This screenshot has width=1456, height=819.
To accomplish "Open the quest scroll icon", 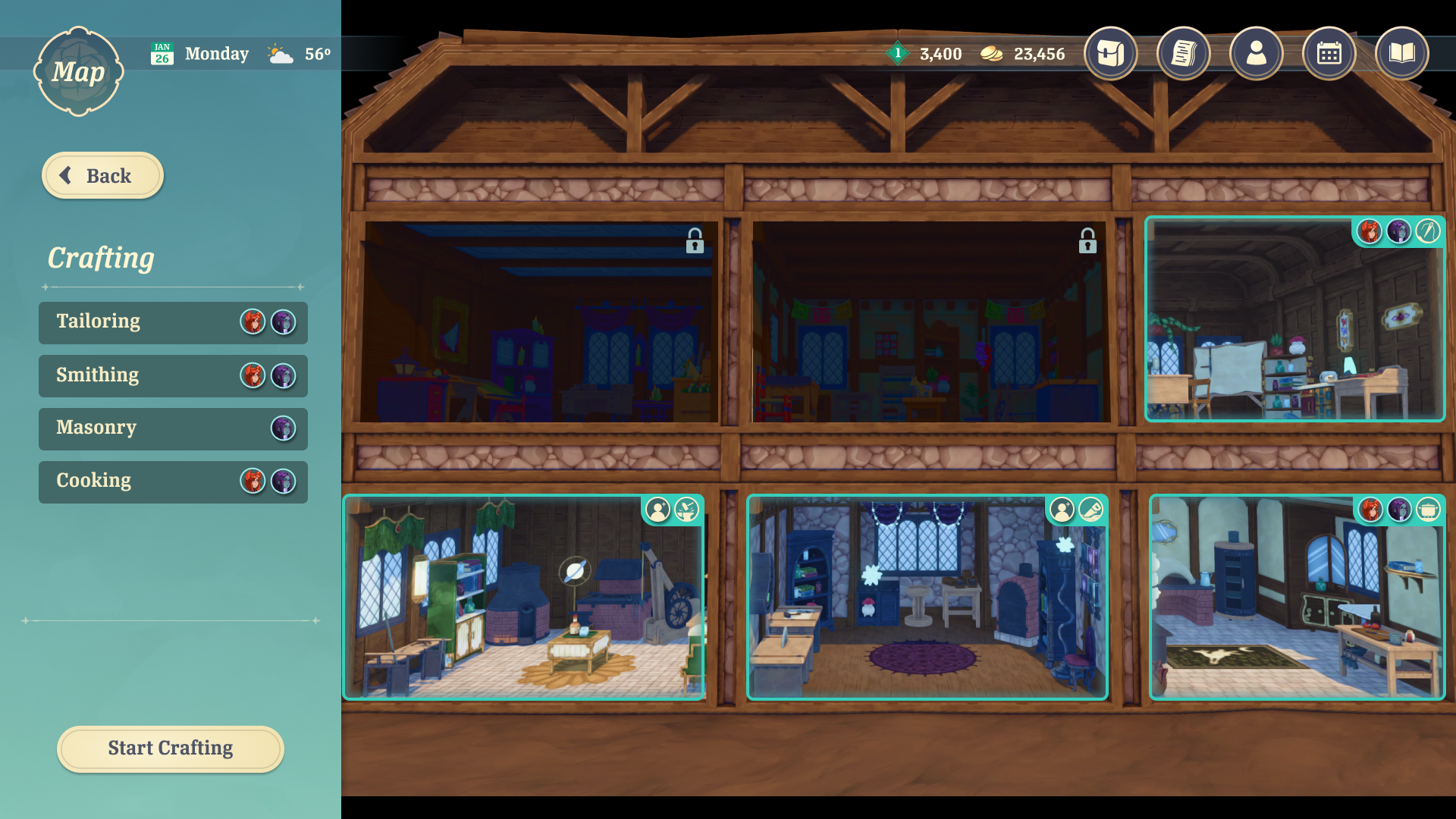I will [x=1183, y=54].
